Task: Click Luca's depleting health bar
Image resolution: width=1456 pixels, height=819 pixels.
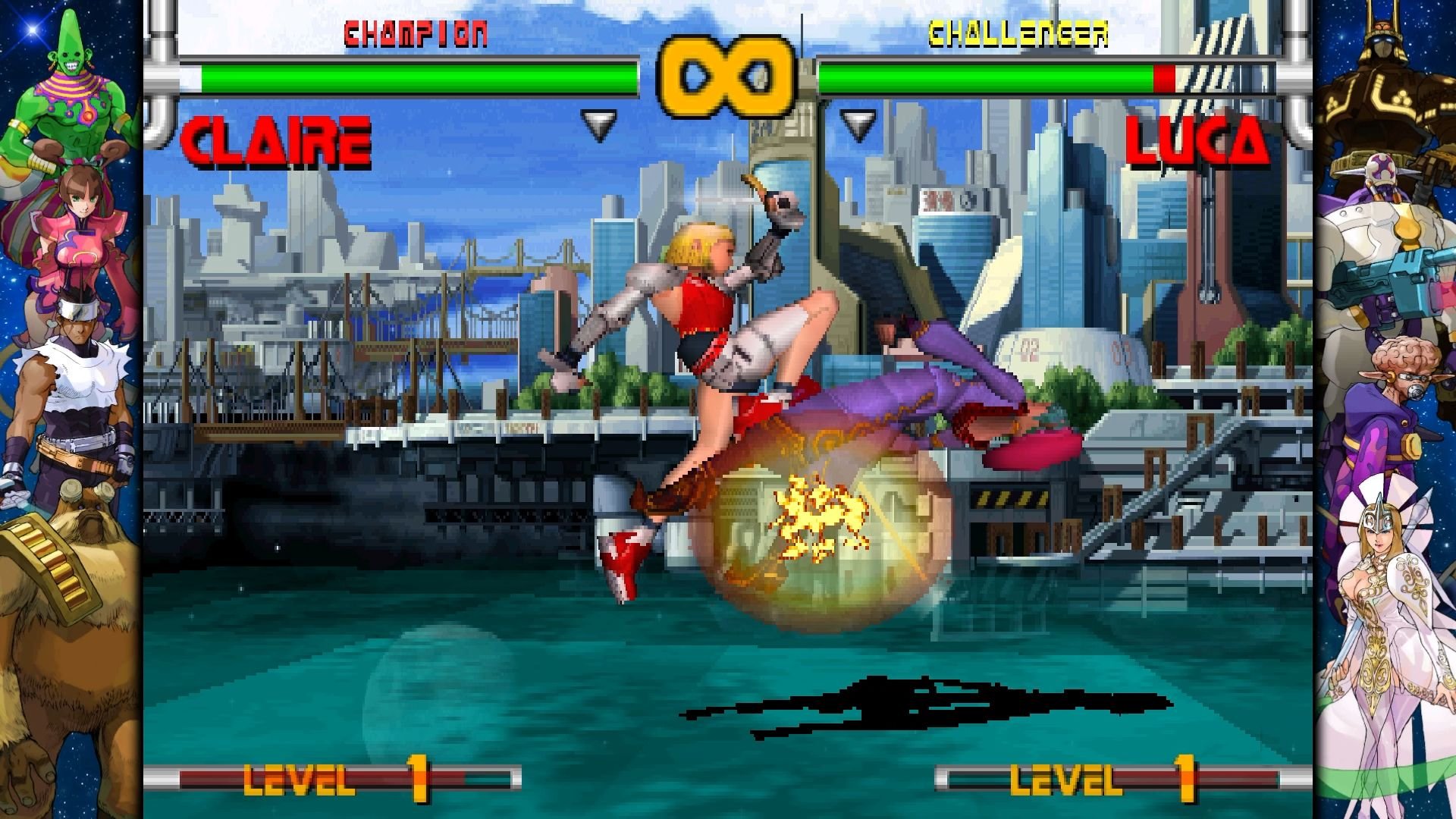Action: (x=986, y=76)
